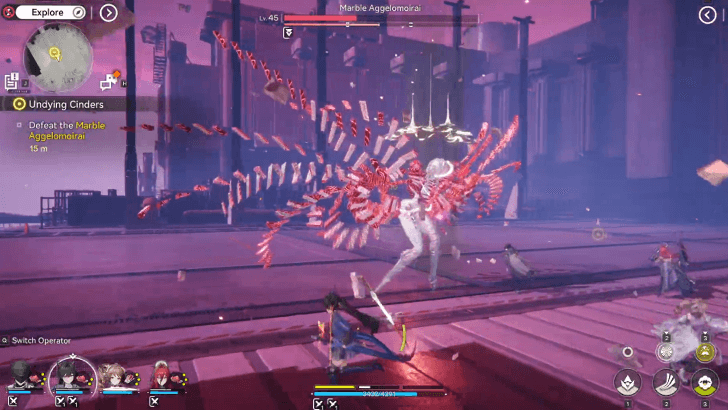Click the back arrow in top-right corner
This screenshot has height=410, width=728.
point(707,14)
